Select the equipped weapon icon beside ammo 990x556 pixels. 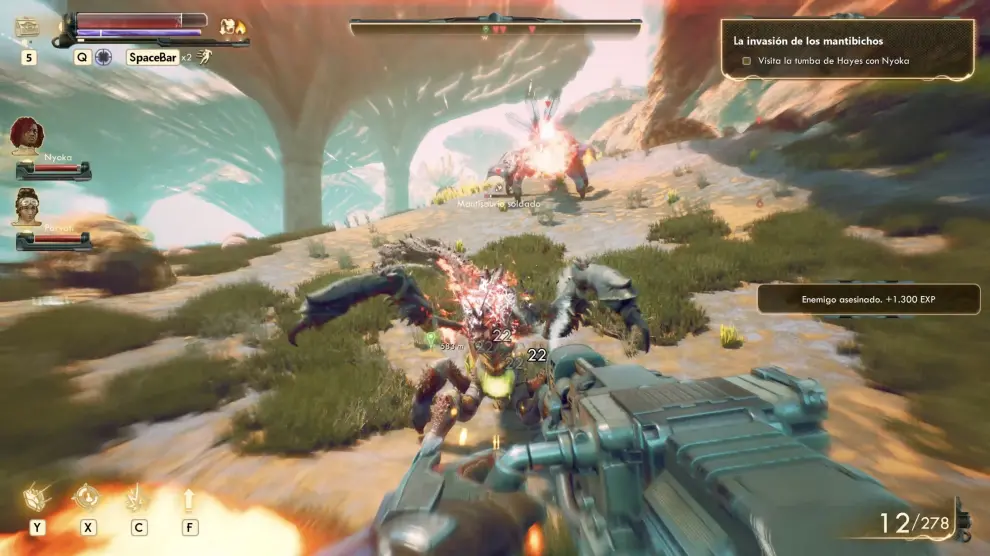point(962,520)
